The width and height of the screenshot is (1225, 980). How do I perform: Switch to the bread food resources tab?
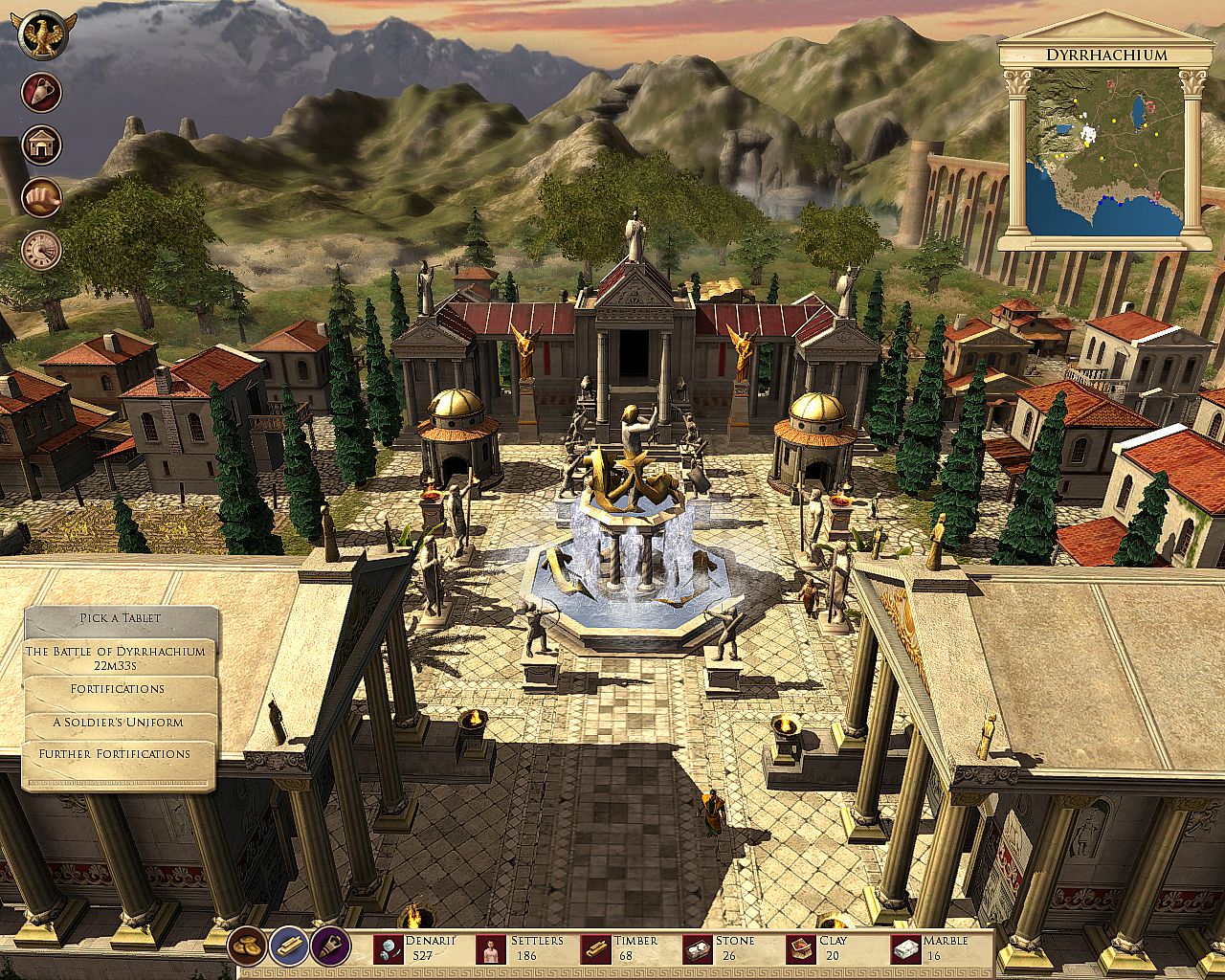pos(247,946)
